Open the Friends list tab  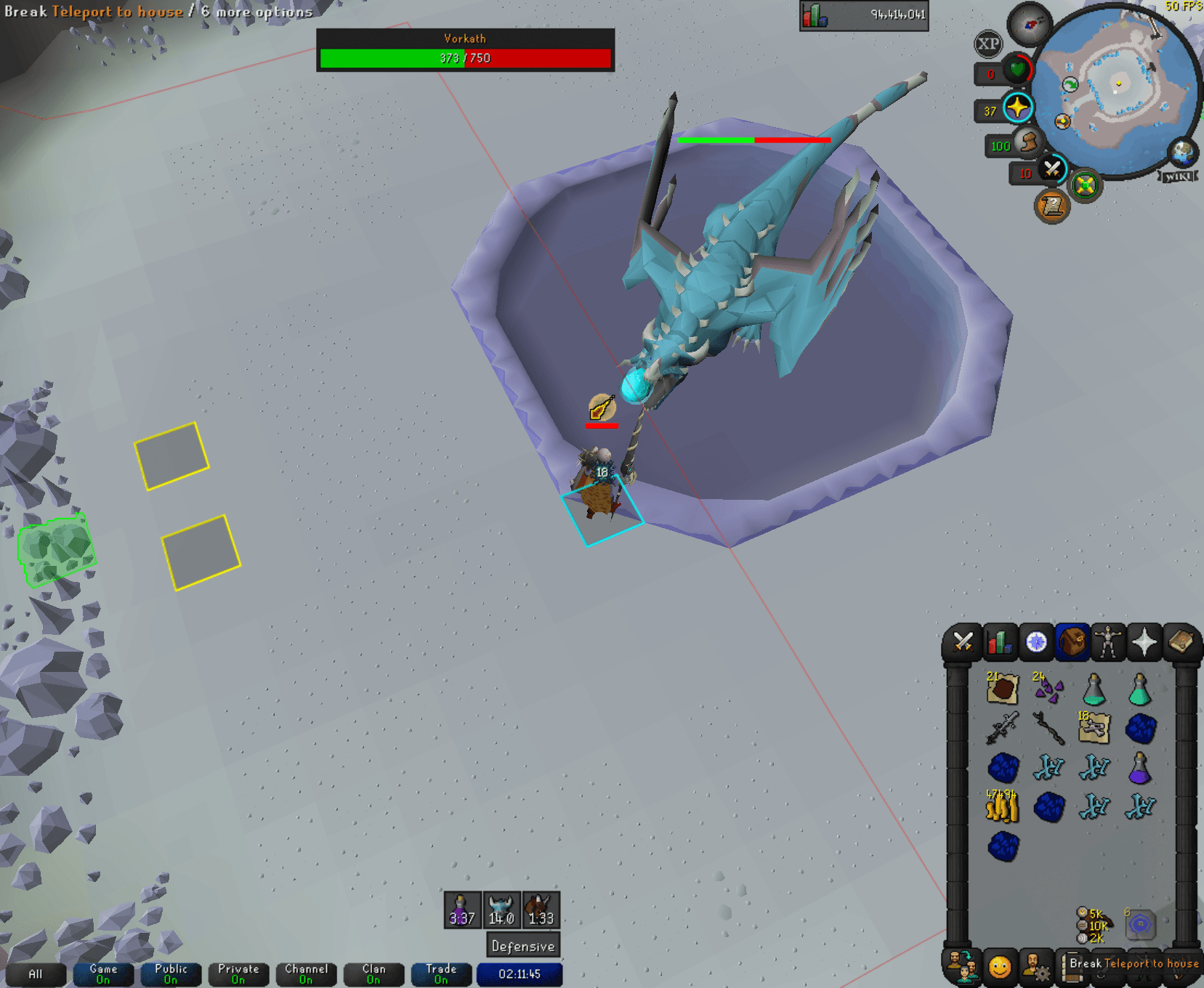[963, 967]
